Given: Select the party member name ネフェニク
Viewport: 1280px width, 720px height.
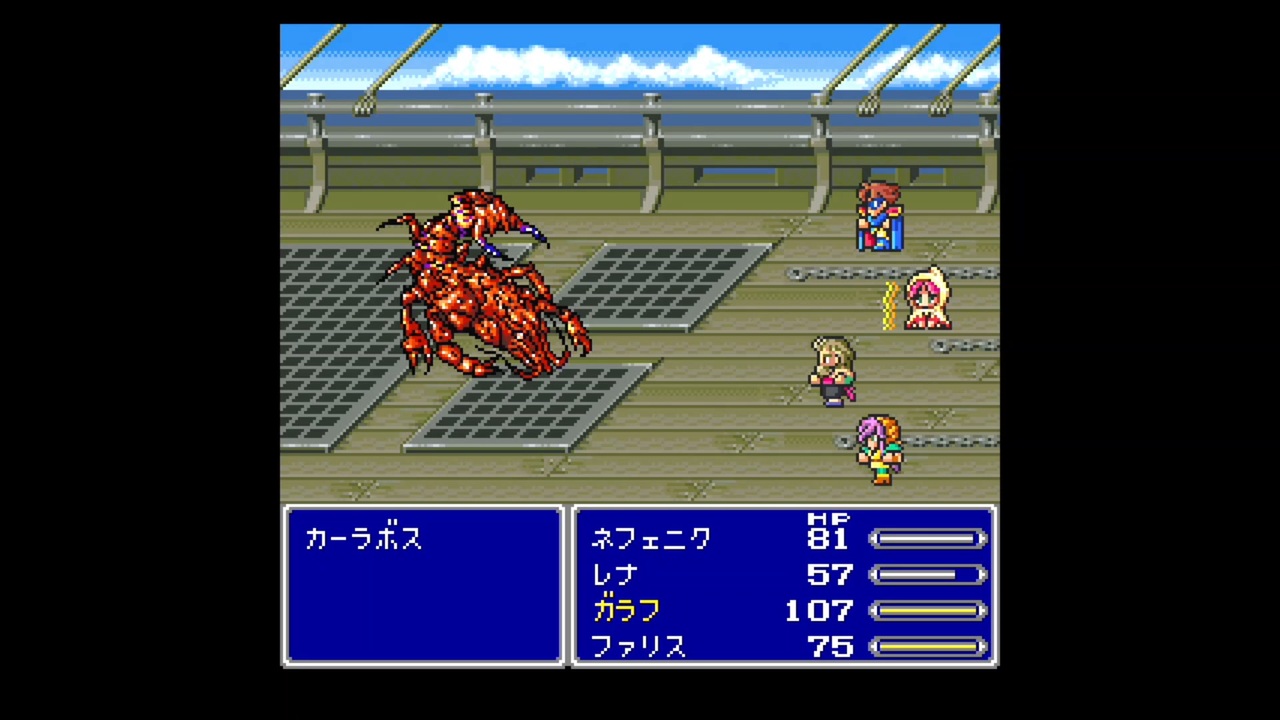Looking at the screenshot, I should [651, 539].
